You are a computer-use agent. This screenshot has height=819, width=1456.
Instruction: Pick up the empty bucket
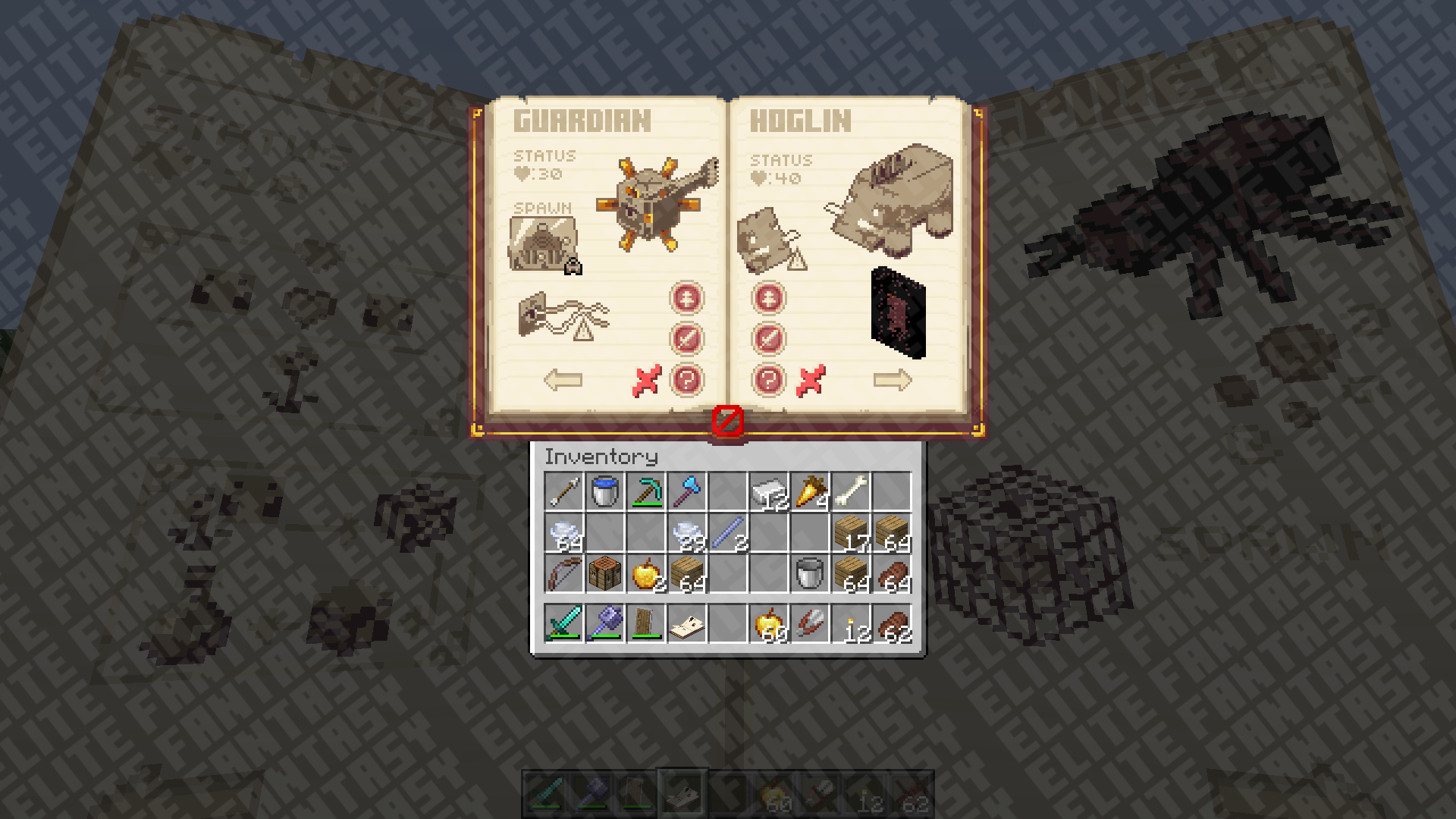(x=810, y=573)
